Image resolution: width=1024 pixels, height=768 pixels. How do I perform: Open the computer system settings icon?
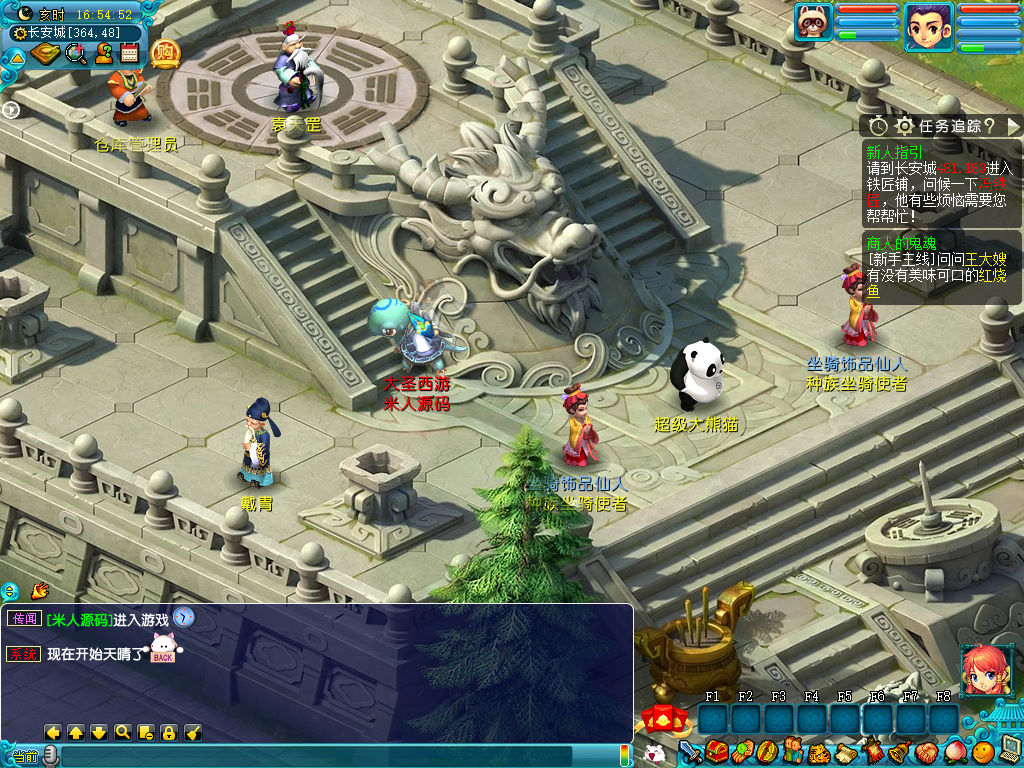pos(1009,749)
